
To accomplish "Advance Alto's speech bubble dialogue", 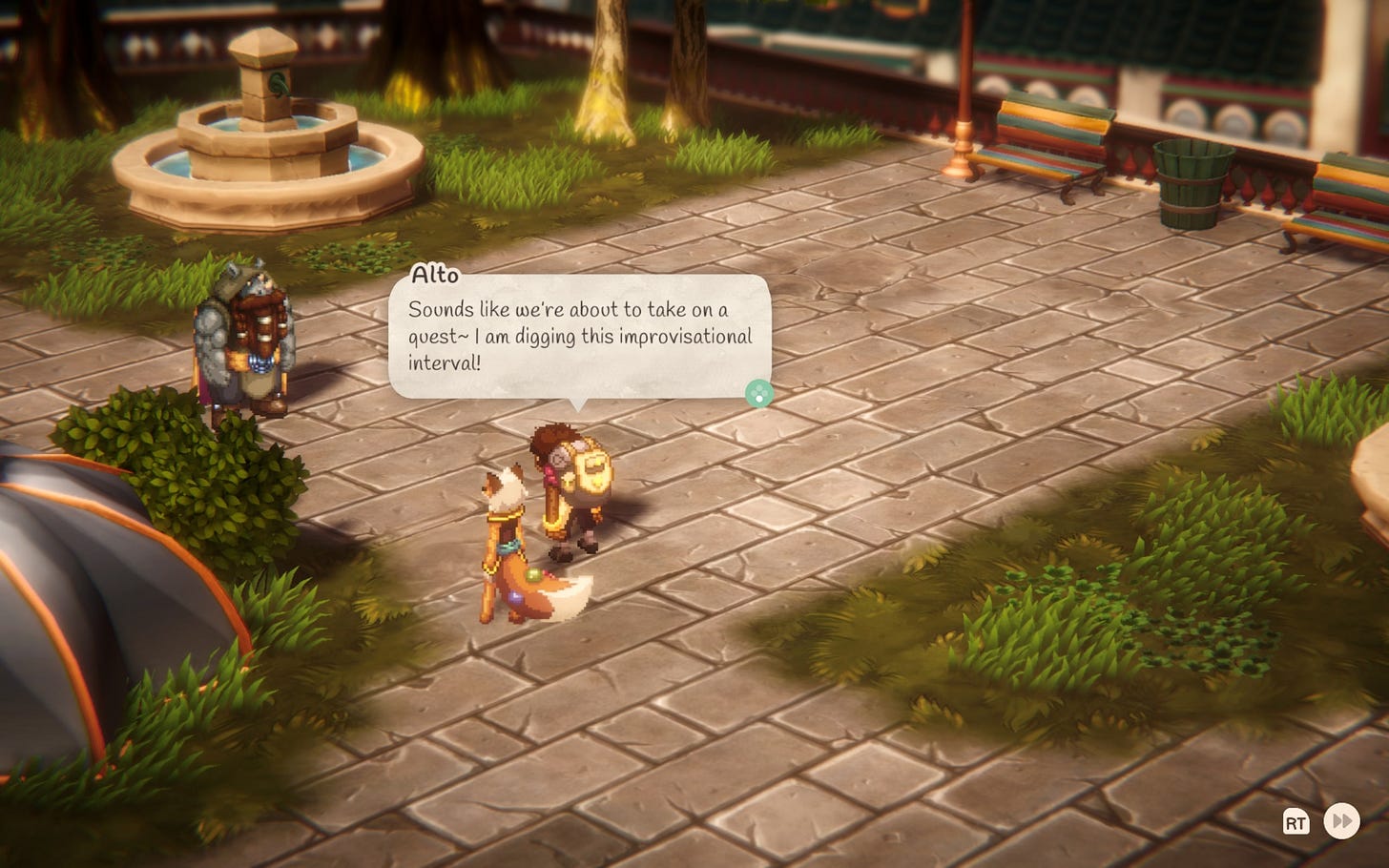I will (x=758, y=393).
